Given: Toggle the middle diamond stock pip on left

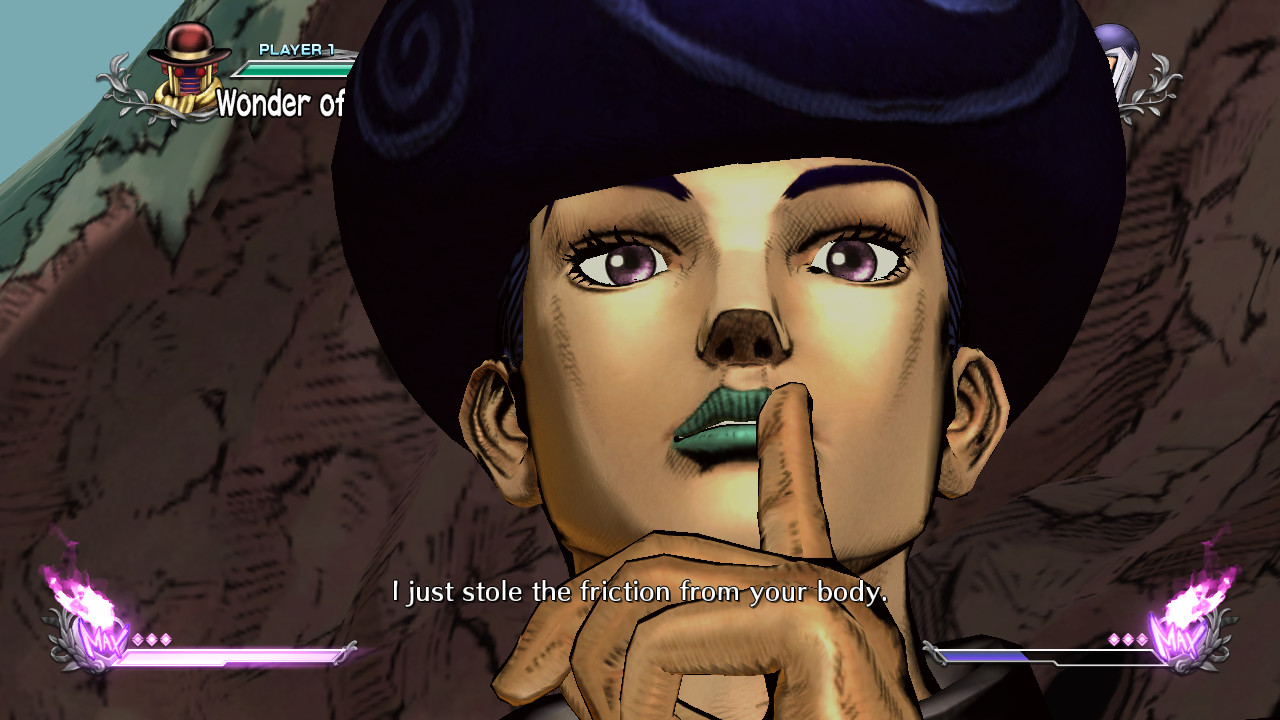Looking at the screenshot, I should (x=153, y=640).
